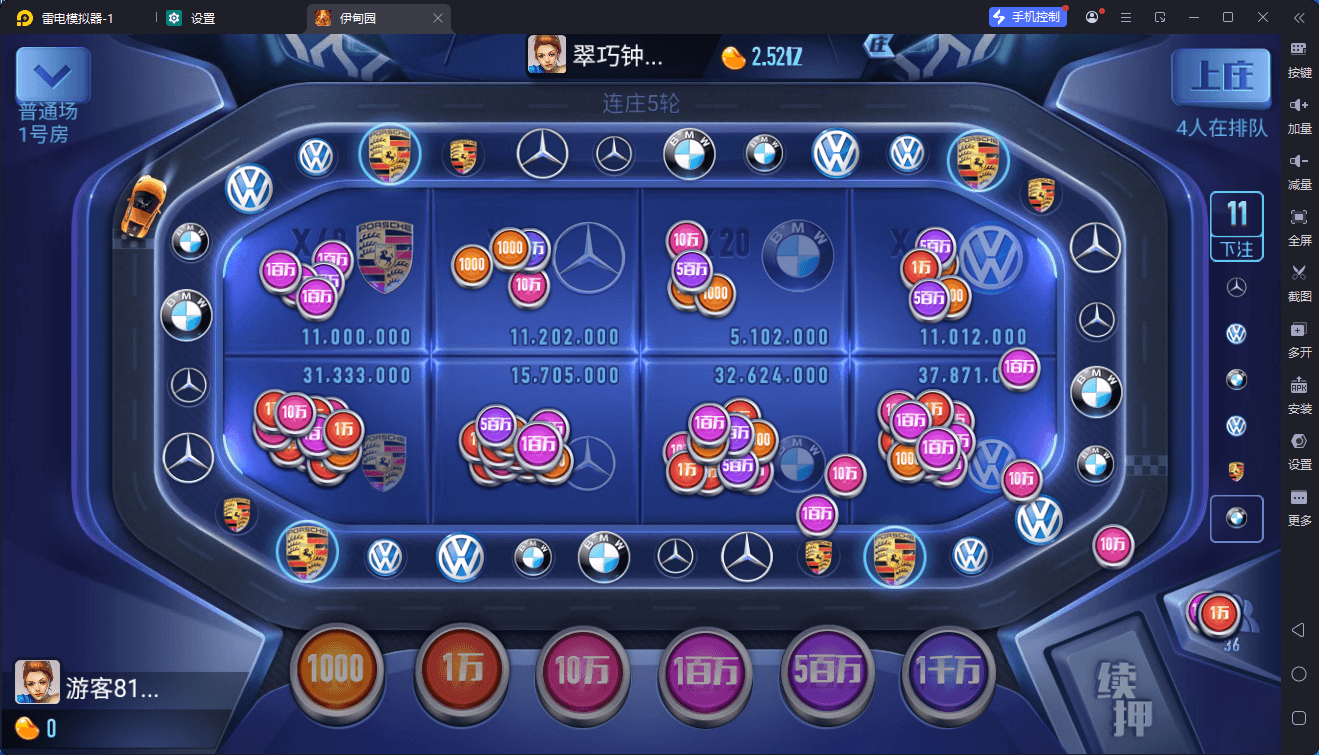This screenshot has width=1319, height=755.
Task: Choose the 5百万 purple chip
Action: [x=828, y=670]
